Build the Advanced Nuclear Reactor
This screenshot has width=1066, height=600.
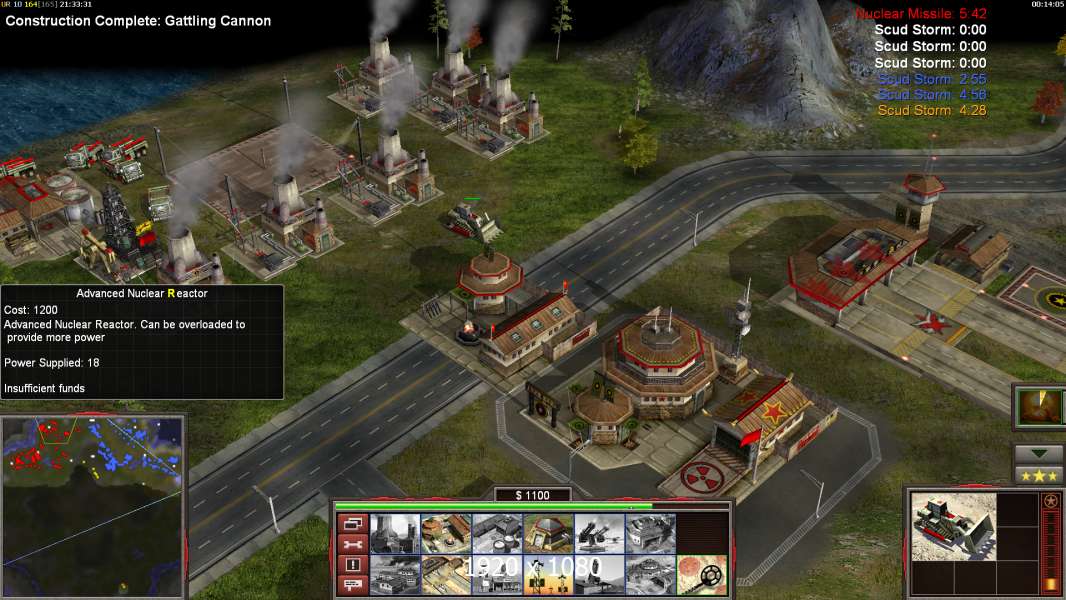tap(394, 534)
